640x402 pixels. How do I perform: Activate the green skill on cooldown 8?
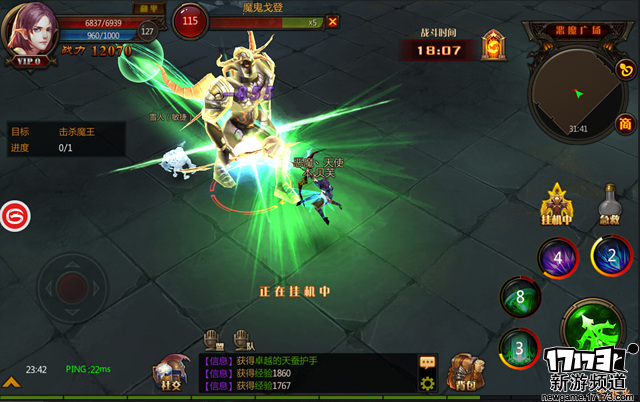click(x=520, y=296)
